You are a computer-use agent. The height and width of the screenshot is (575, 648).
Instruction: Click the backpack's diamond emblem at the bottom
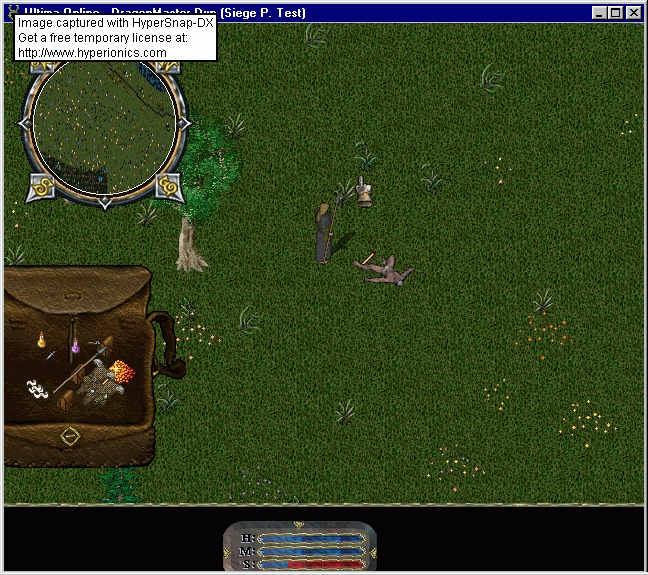(69, 435)
